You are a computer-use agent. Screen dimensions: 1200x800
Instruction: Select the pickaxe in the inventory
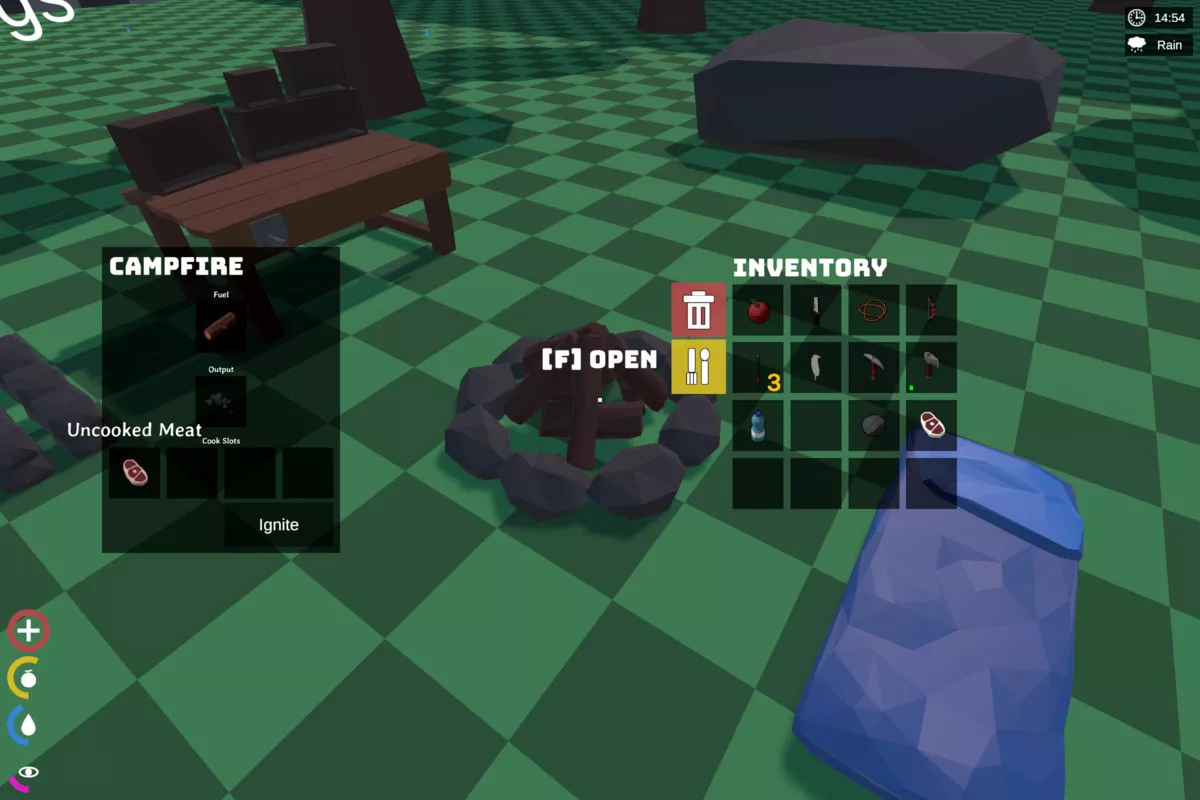pos(874,368)
